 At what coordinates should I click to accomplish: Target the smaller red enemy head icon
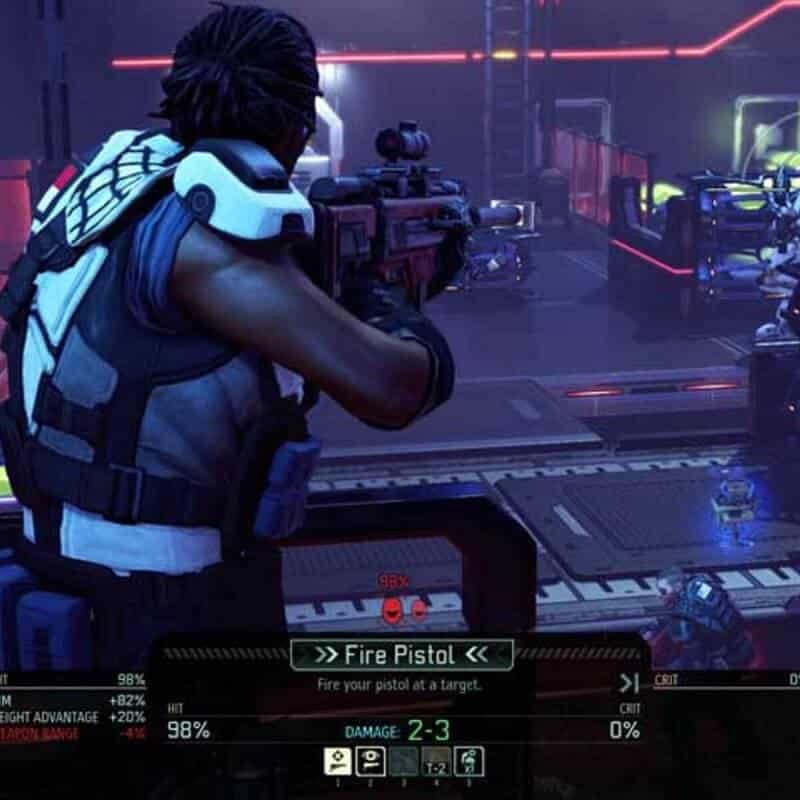pos(420,608)
